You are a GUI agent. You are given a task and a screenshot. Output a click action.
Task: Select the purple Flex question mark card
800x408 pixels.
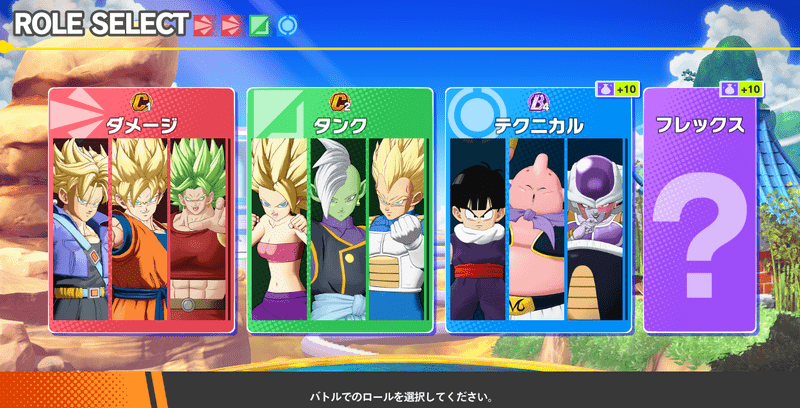tap(700, 210)
